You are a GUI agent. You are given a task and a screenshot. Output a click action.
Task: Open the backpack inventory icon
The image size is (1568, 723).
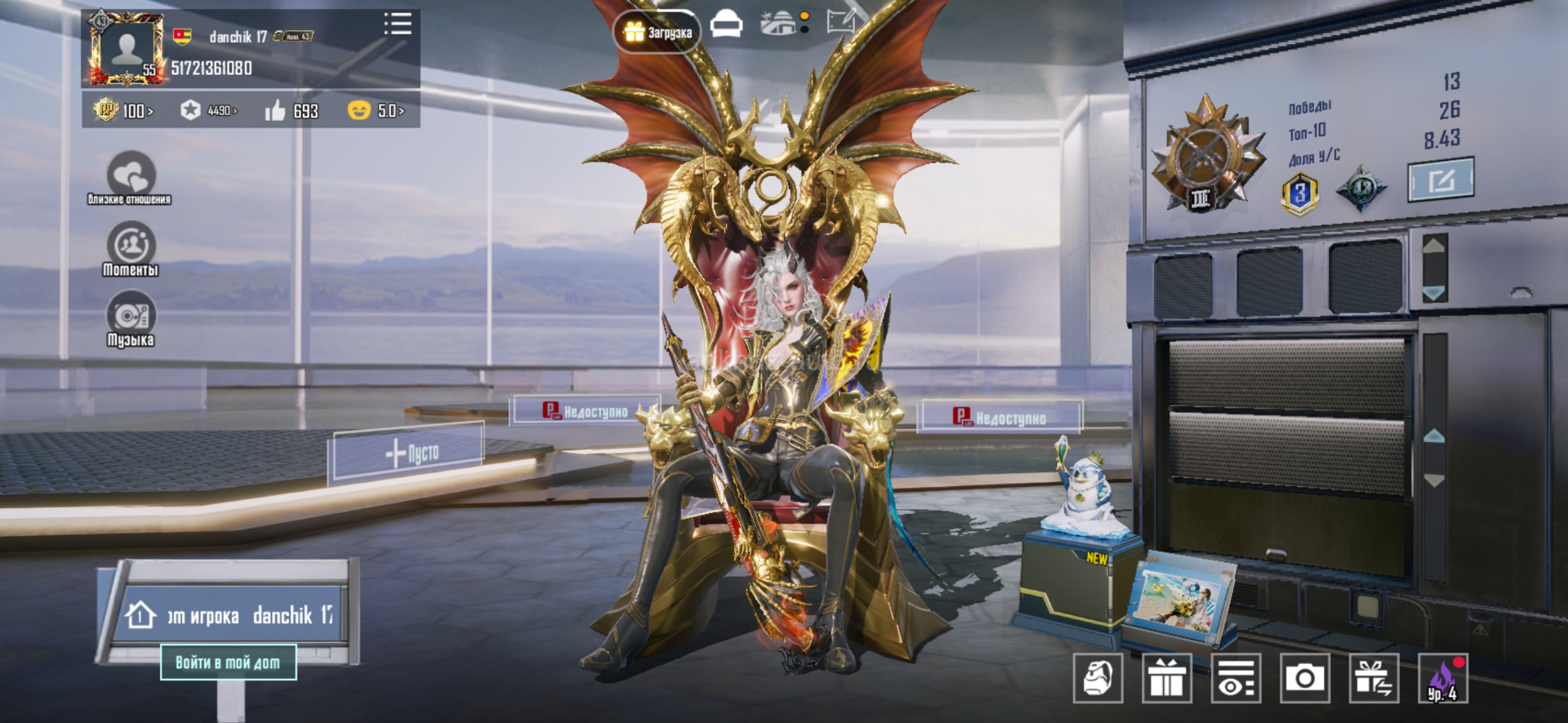[1098, 678]
